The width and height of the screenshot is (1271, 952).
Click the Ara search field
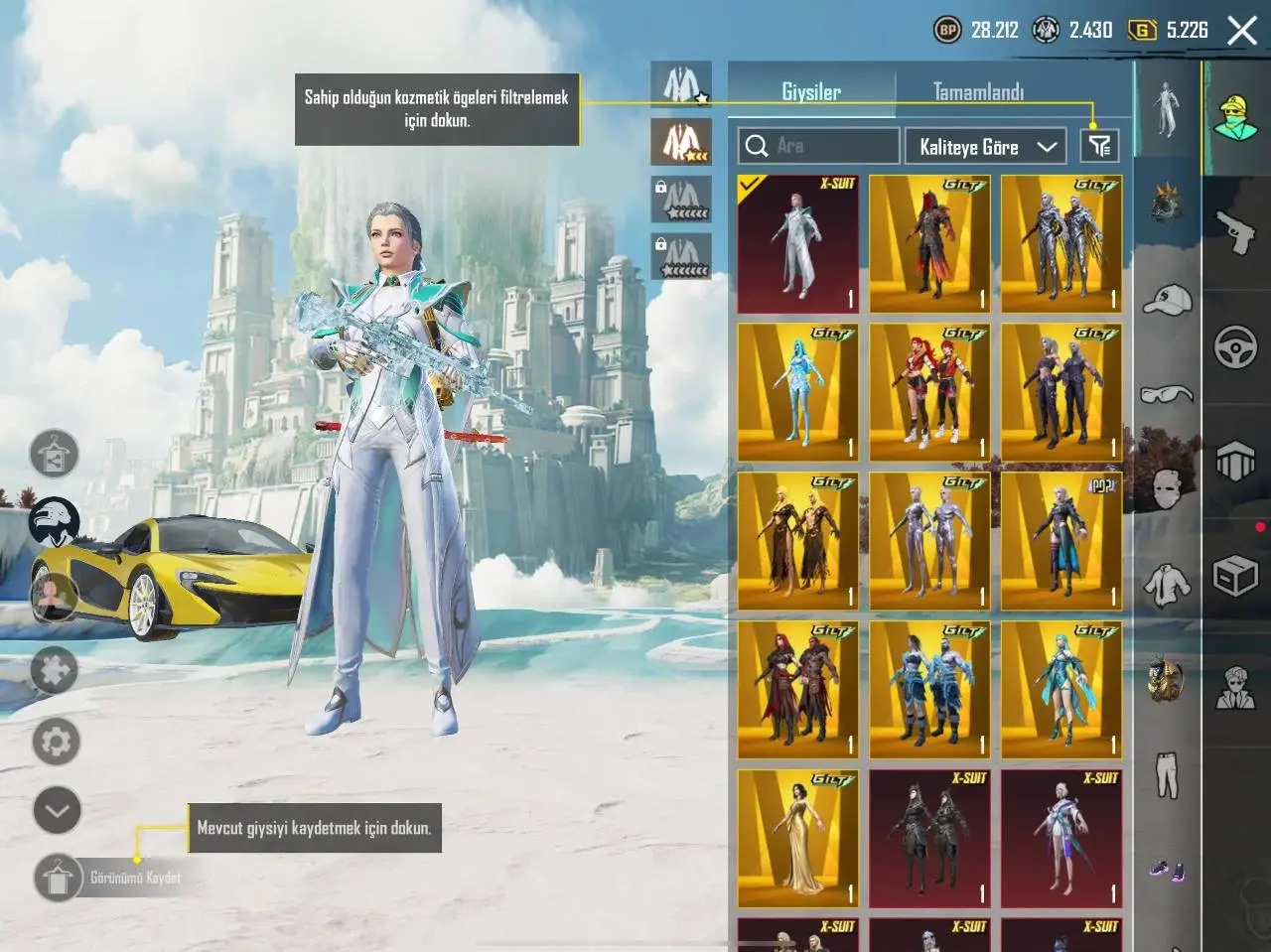(819, 147)
